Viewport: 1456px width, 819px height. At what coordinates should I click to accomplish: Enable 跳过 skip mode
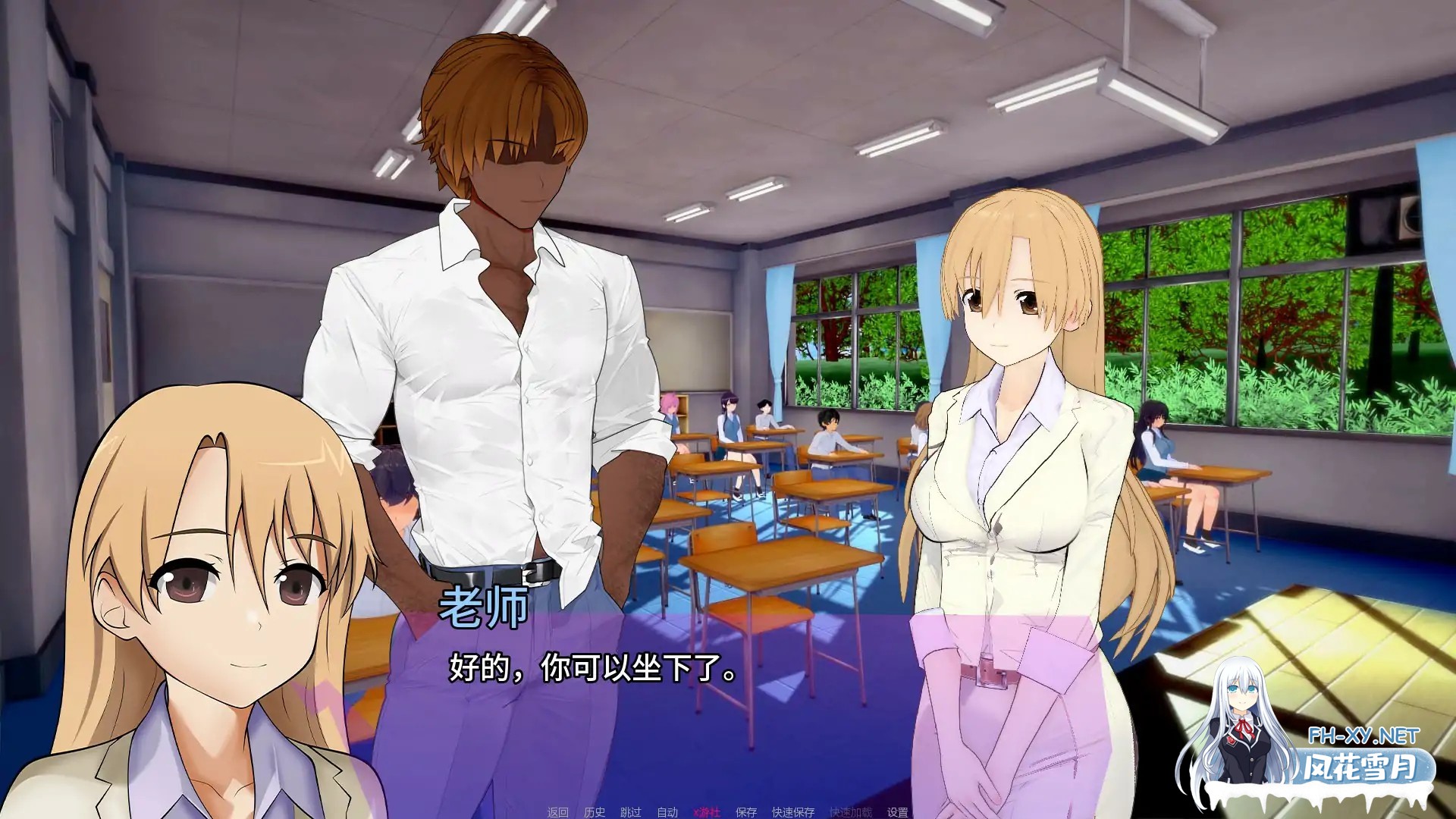point(631,811)
